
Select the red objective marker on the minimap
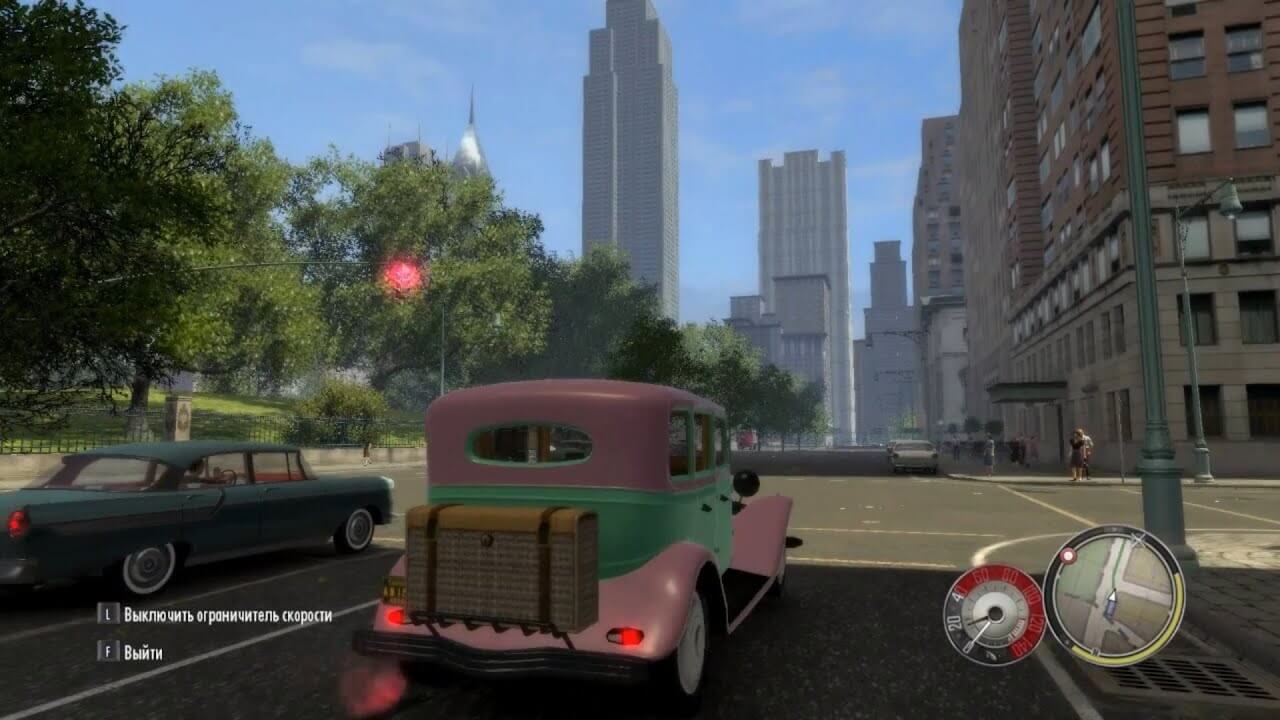(1068, 555)
